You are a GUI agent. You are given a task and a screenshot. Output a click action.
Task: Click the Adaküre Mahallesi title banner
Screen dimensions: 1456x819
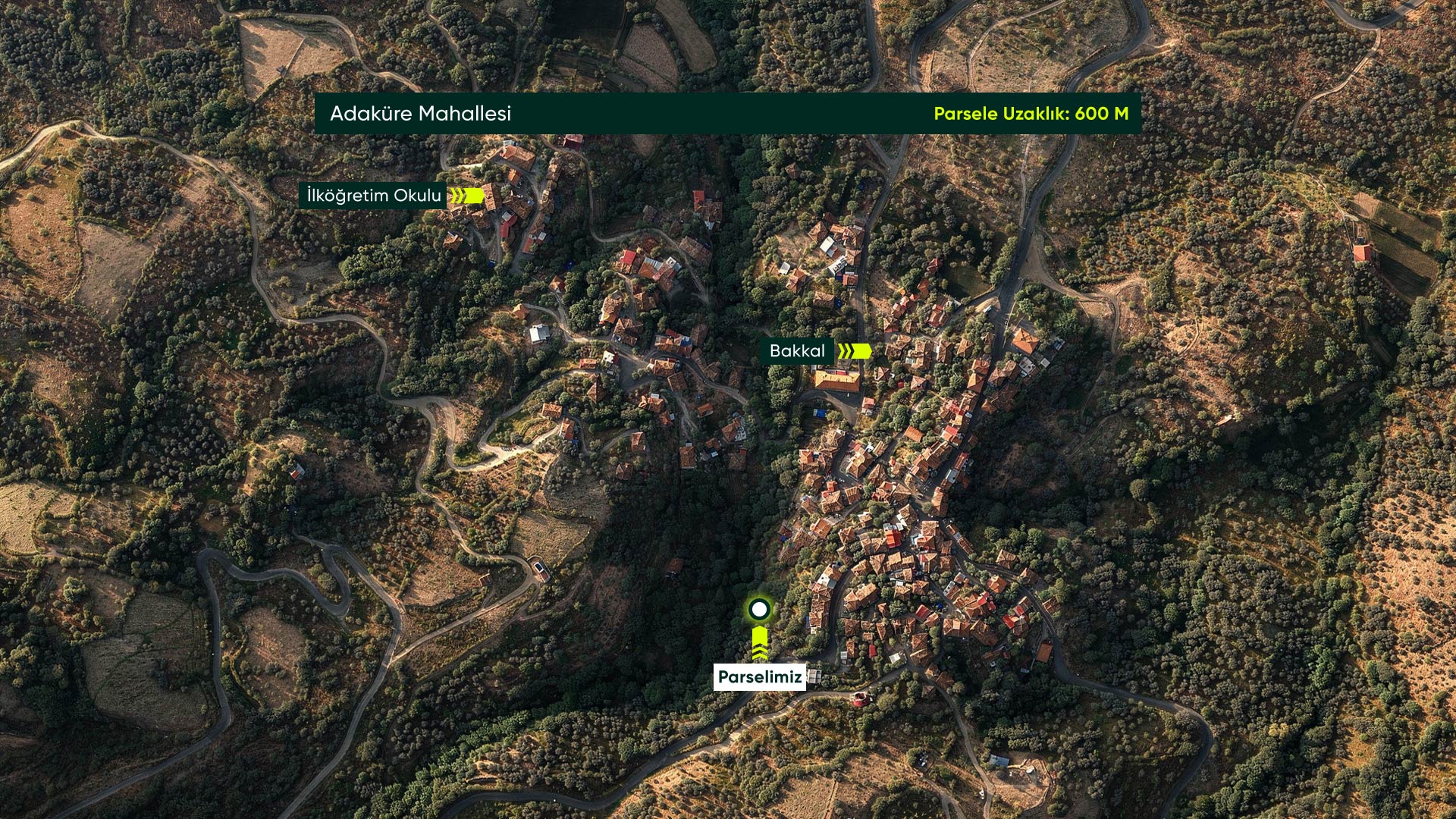421,114
